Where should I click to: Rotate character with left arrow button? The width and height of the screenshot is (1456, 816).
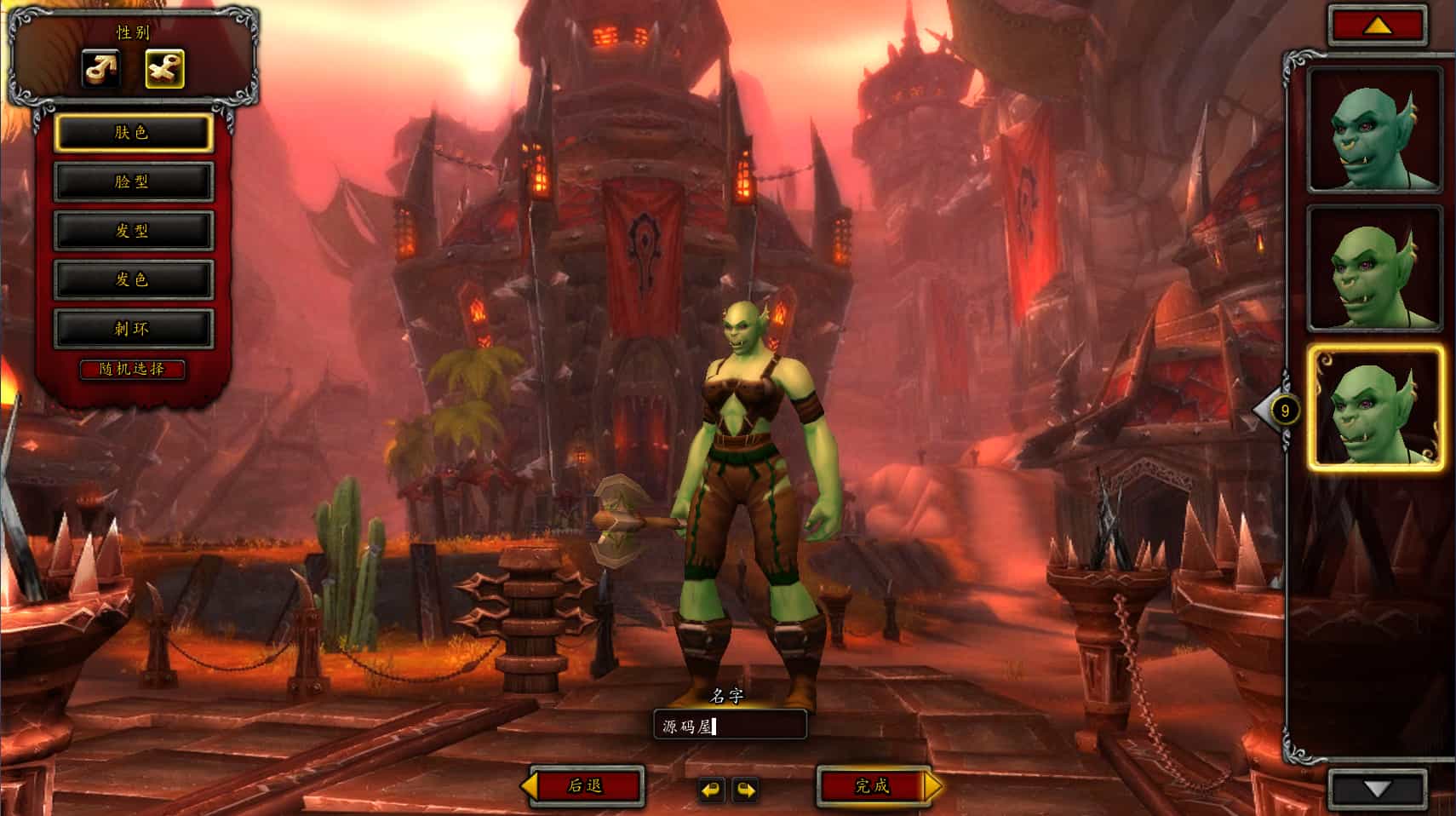click(711, 790)
